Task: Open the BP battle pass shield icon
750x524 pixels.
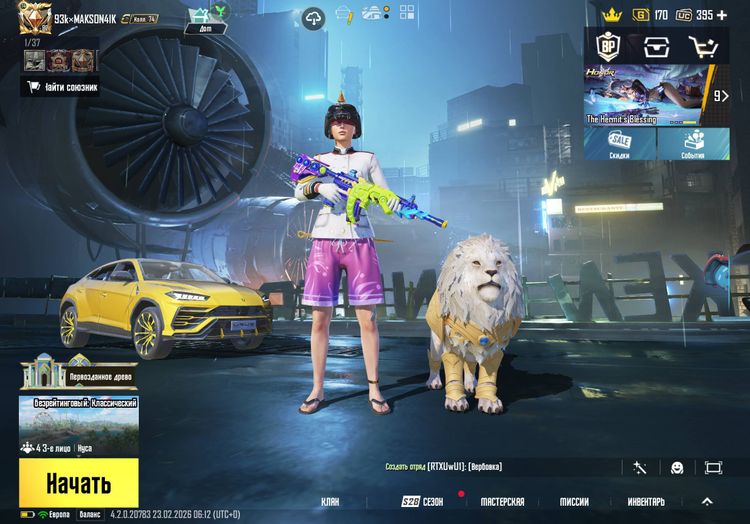Action: coord(606,46)
